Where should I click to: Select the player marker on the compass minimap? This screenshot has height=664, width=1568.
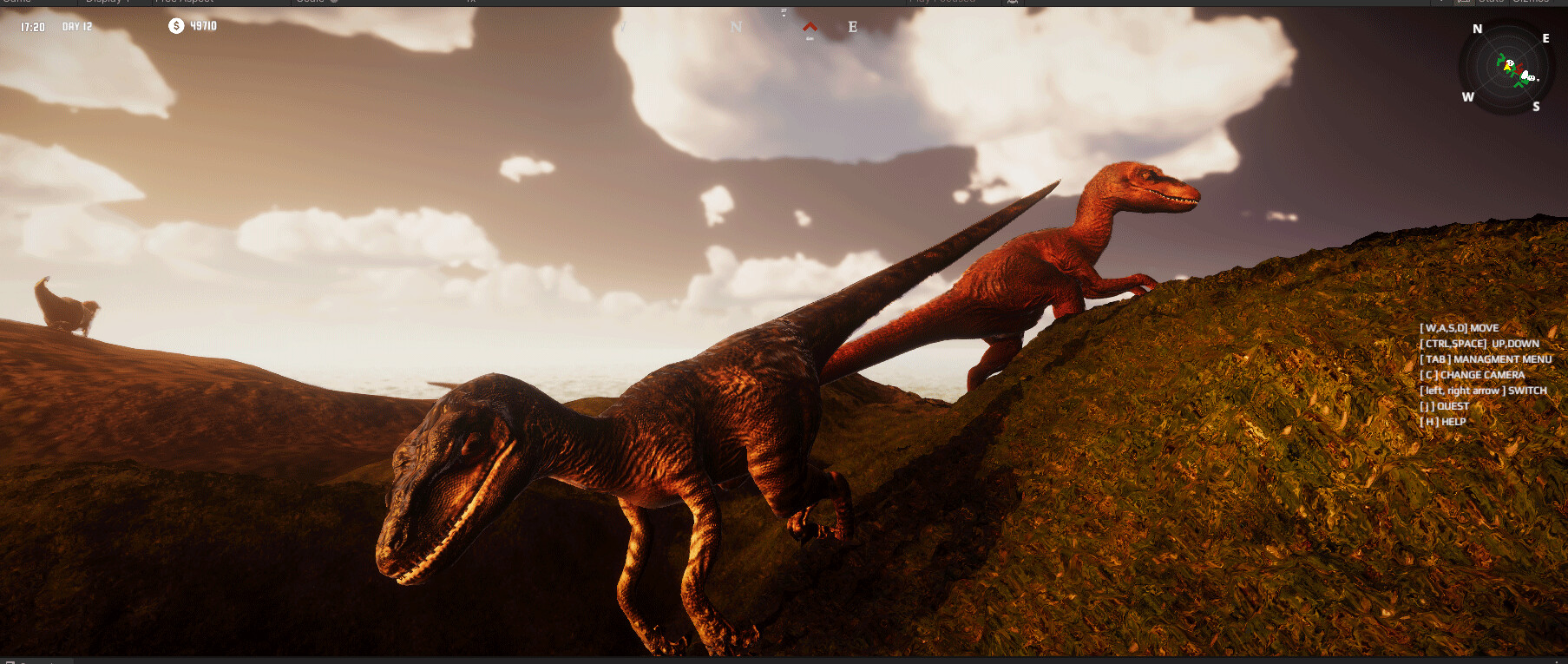point(1506,68)
